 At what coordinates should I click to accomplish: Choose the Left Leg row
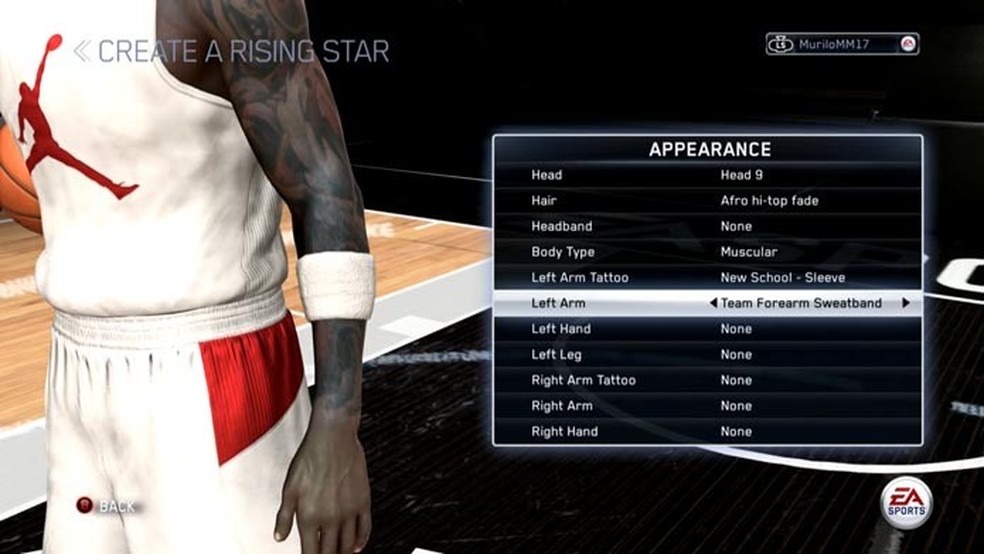[706, 355]
